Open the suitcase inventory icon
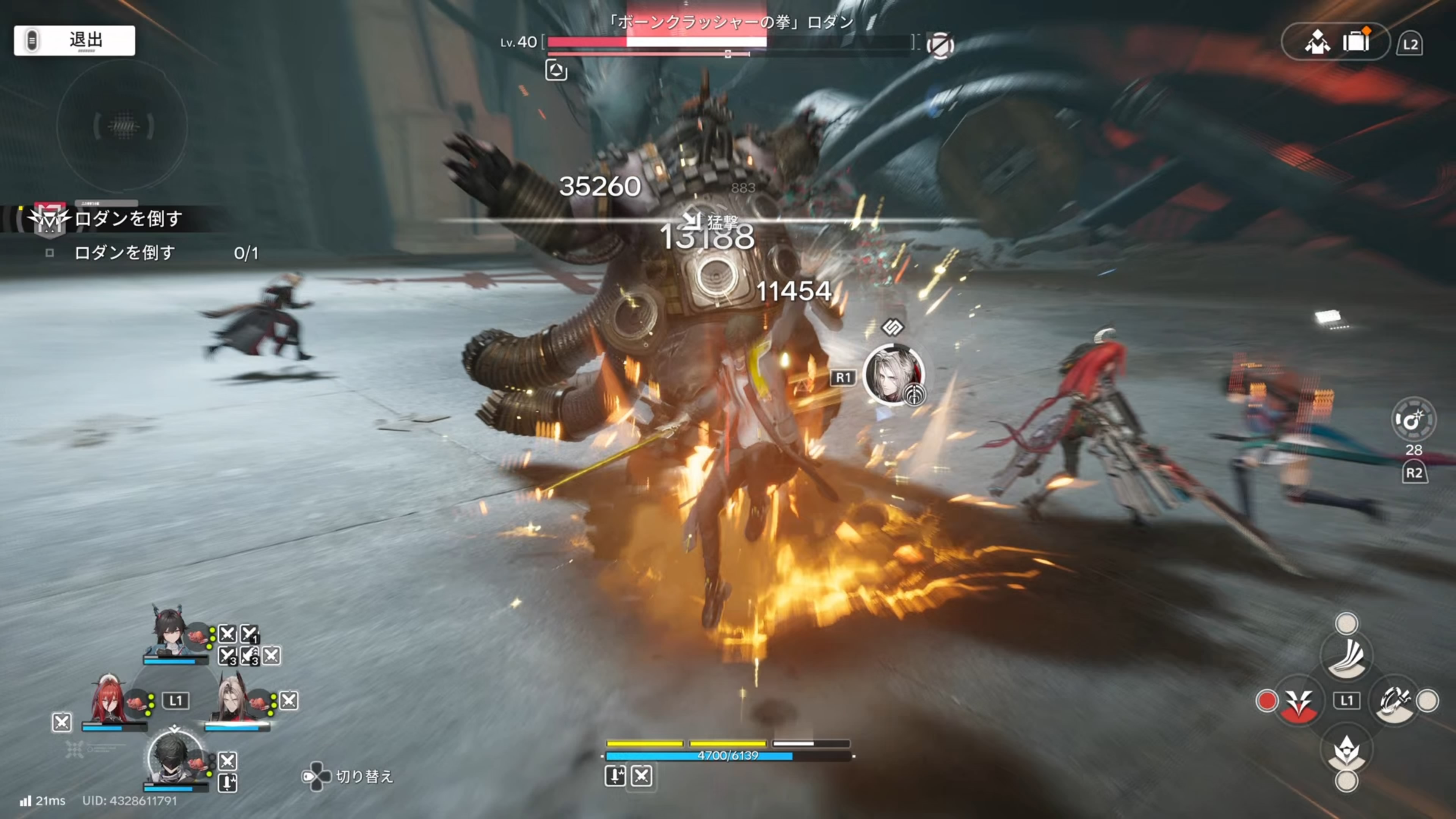This screenshot has height=819, width=1456. point(1356,41)
